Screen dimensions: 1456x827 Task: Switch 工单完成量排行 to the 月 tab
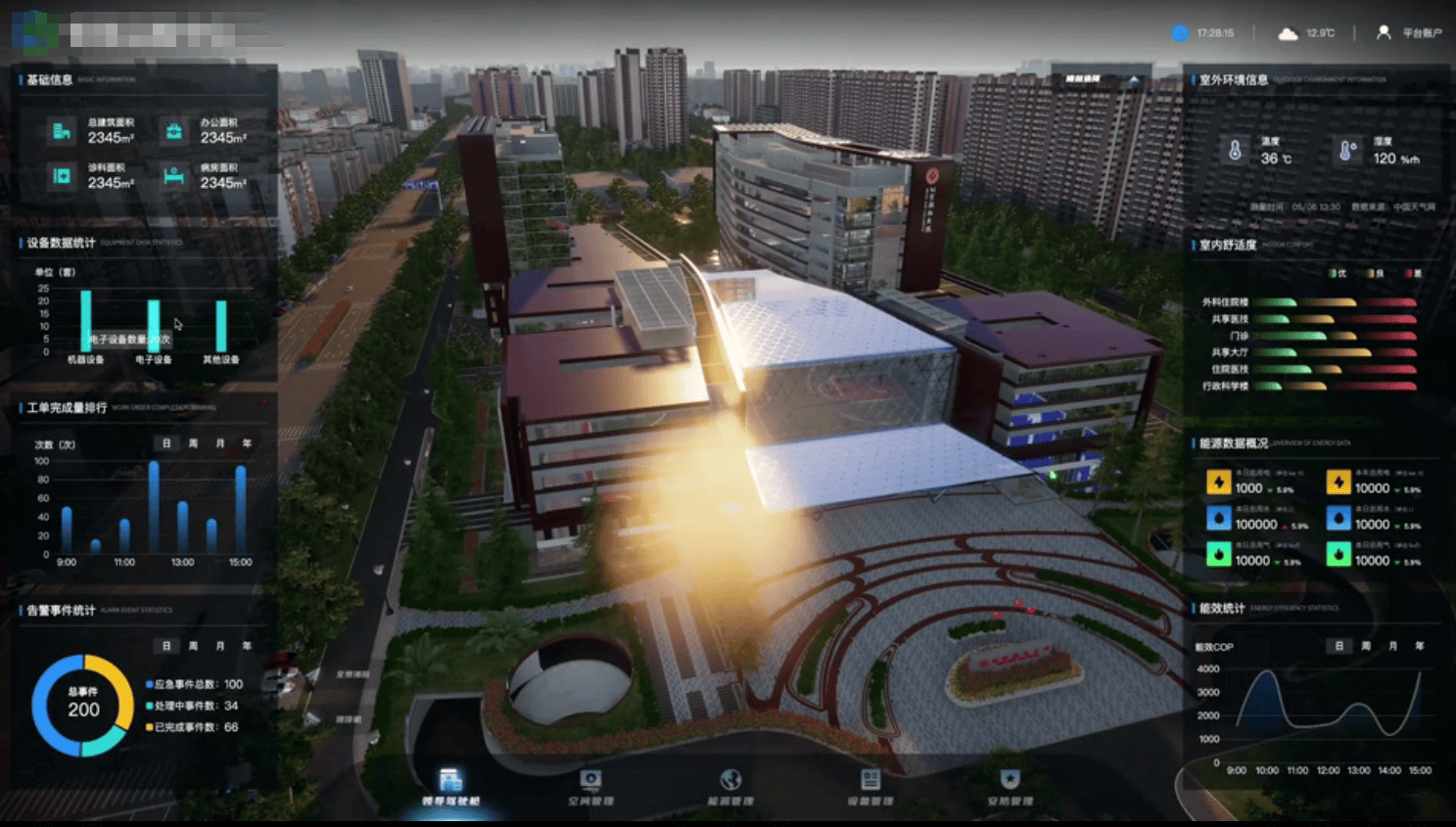(221, 443)
